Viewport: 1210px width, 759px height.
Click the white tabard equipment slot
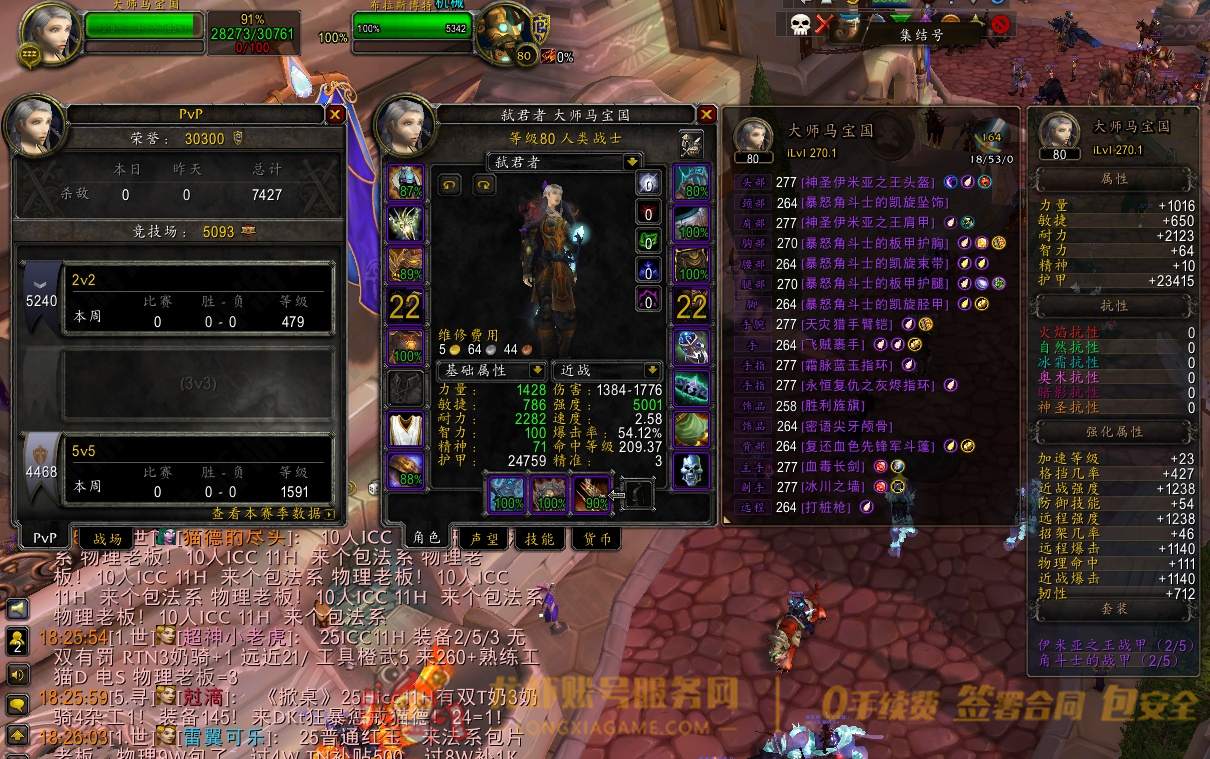(x=406, y=428)
